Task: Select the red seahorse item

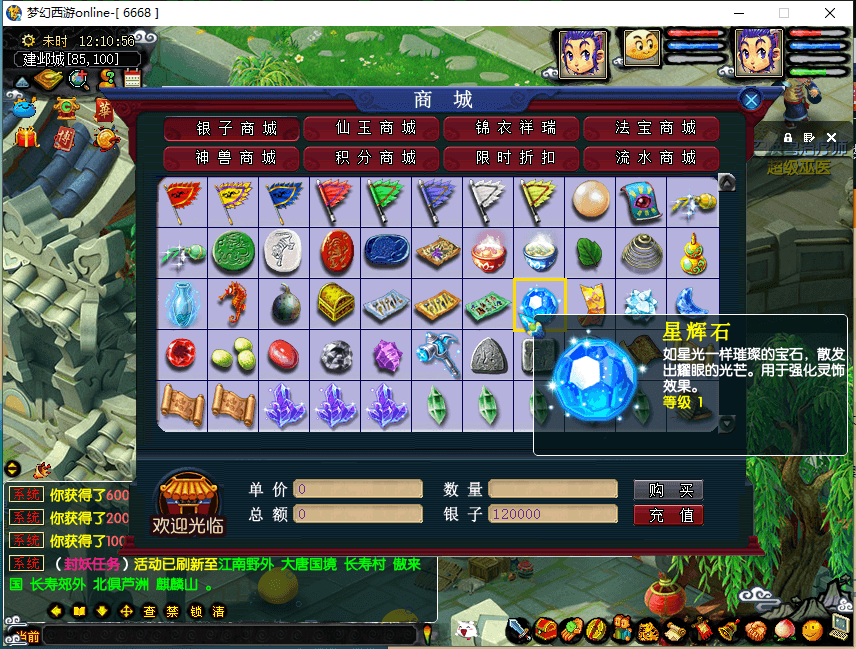Action: [x=233, y=304]
